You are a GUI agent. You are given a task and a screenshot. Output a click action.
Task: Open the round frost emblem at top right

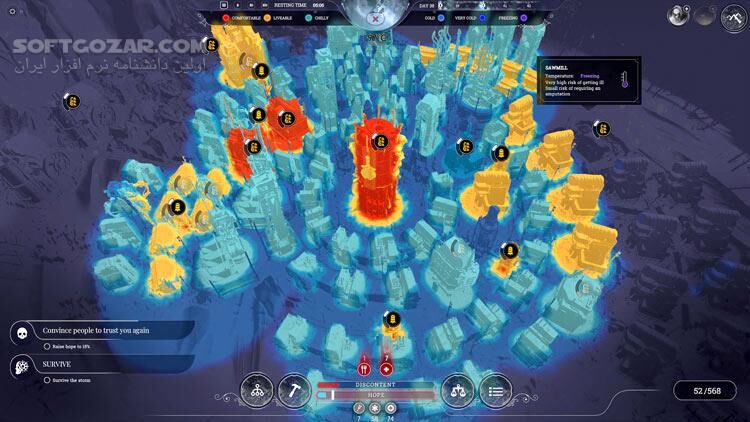[x=733, y=15]
